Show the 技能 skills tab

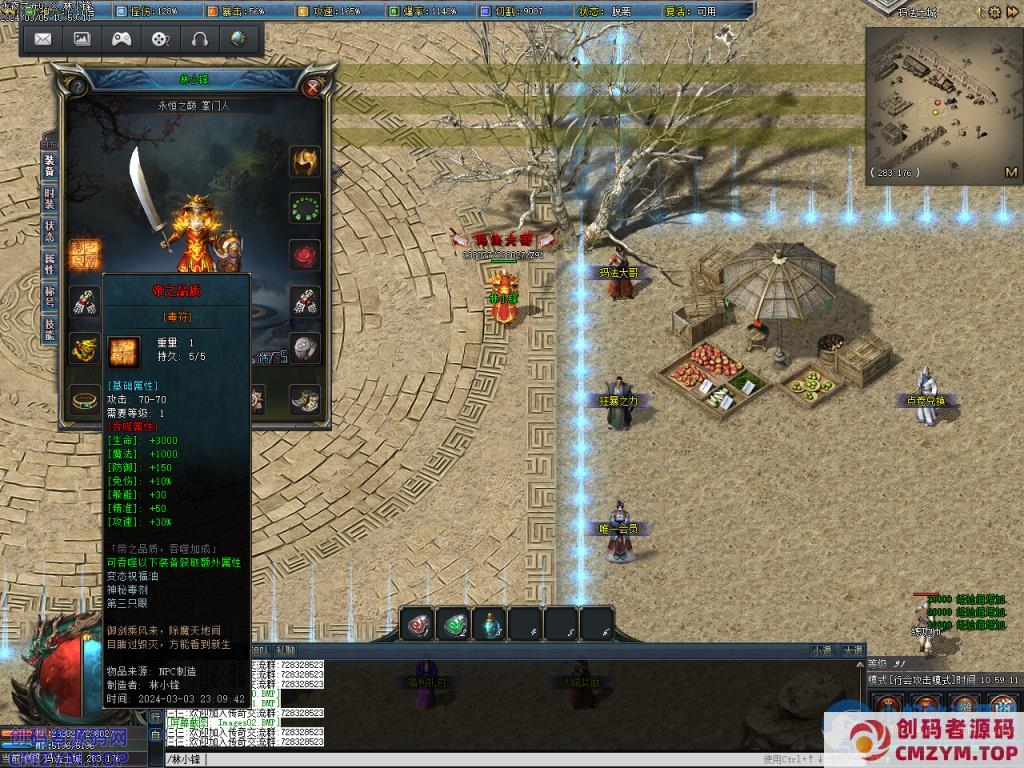pos(49,329)
